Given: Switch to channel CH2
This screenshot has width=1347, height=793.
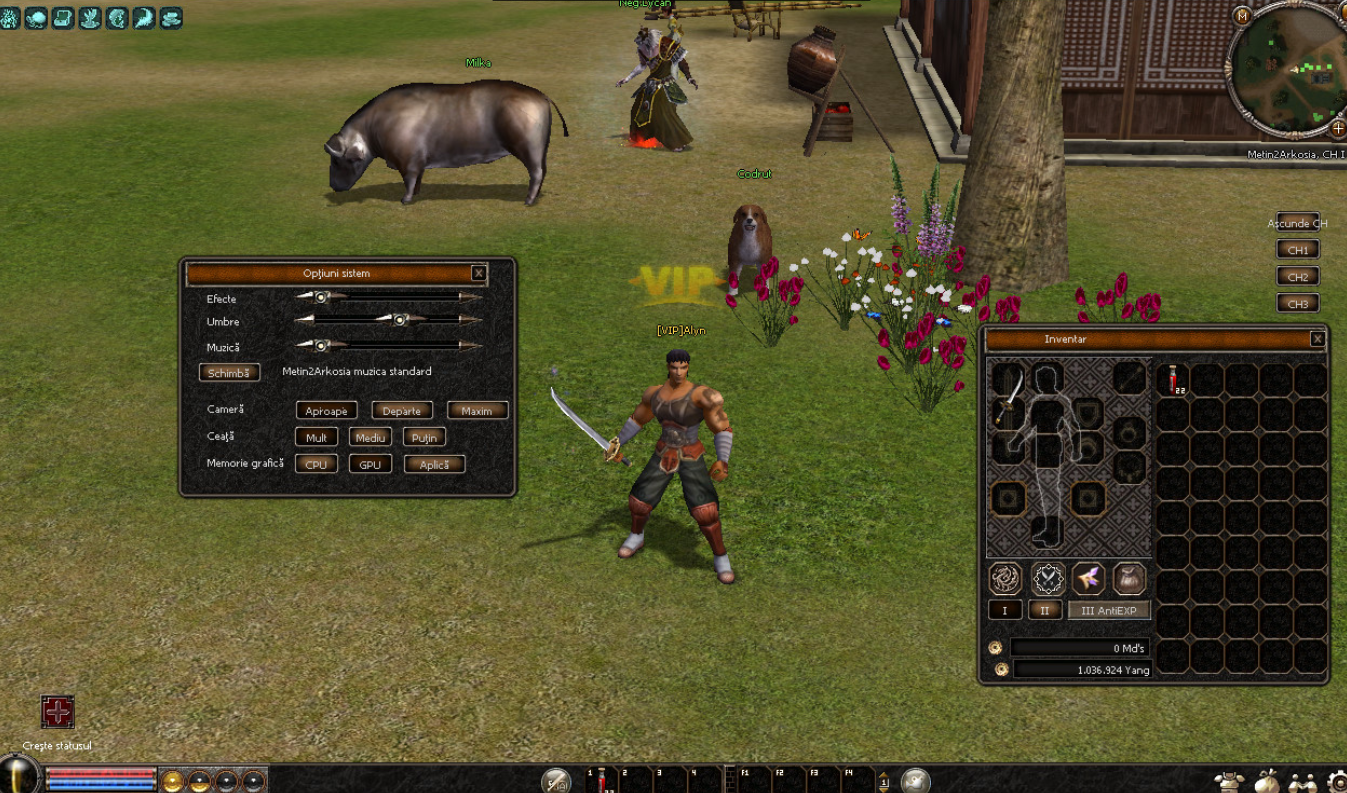Looking at the screenshot, I should (1297, 277).
